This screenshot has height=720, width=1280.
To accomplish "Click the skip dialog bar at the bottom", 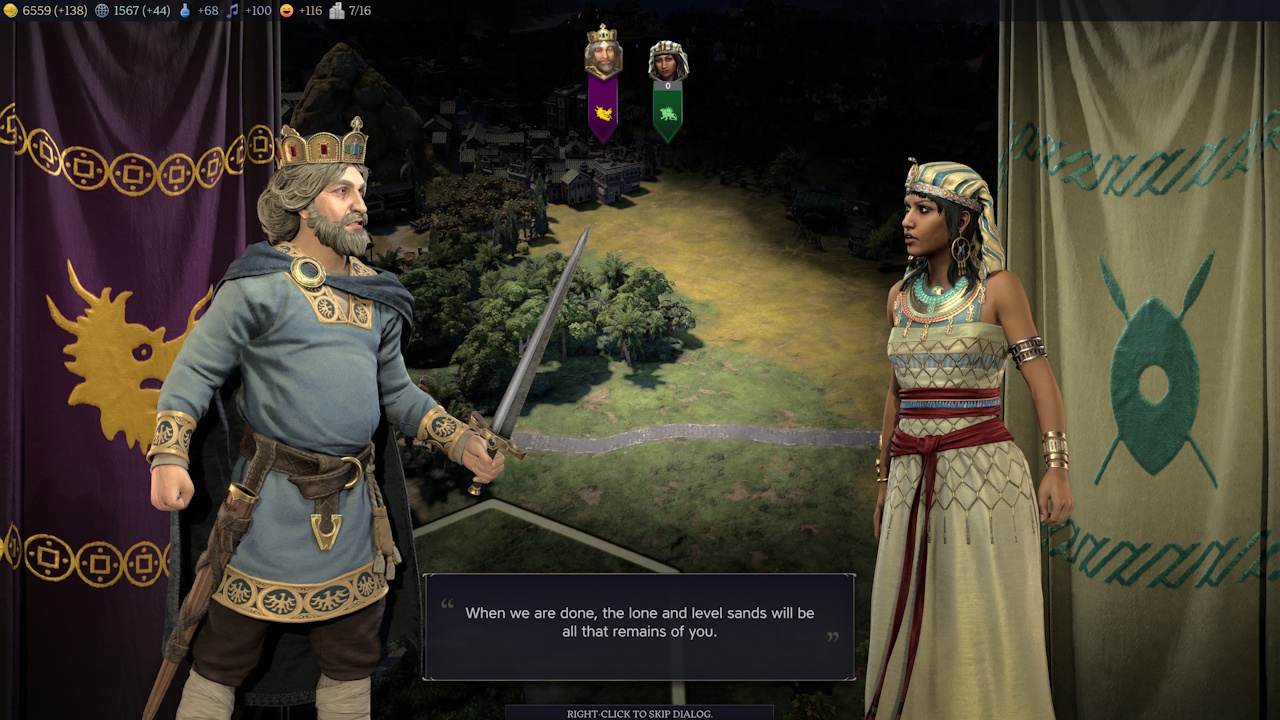I will [640, 715].
